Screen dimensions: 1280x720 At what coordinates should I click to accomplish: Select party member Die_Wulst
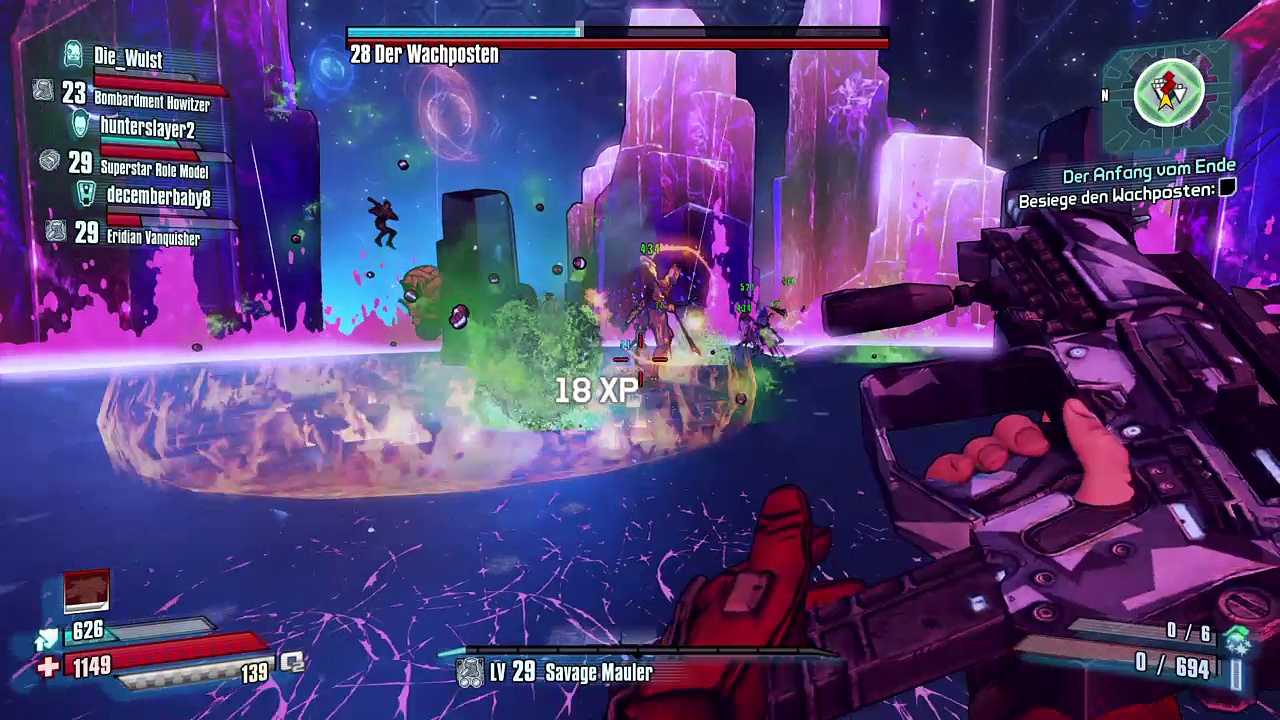coord(128,58)
